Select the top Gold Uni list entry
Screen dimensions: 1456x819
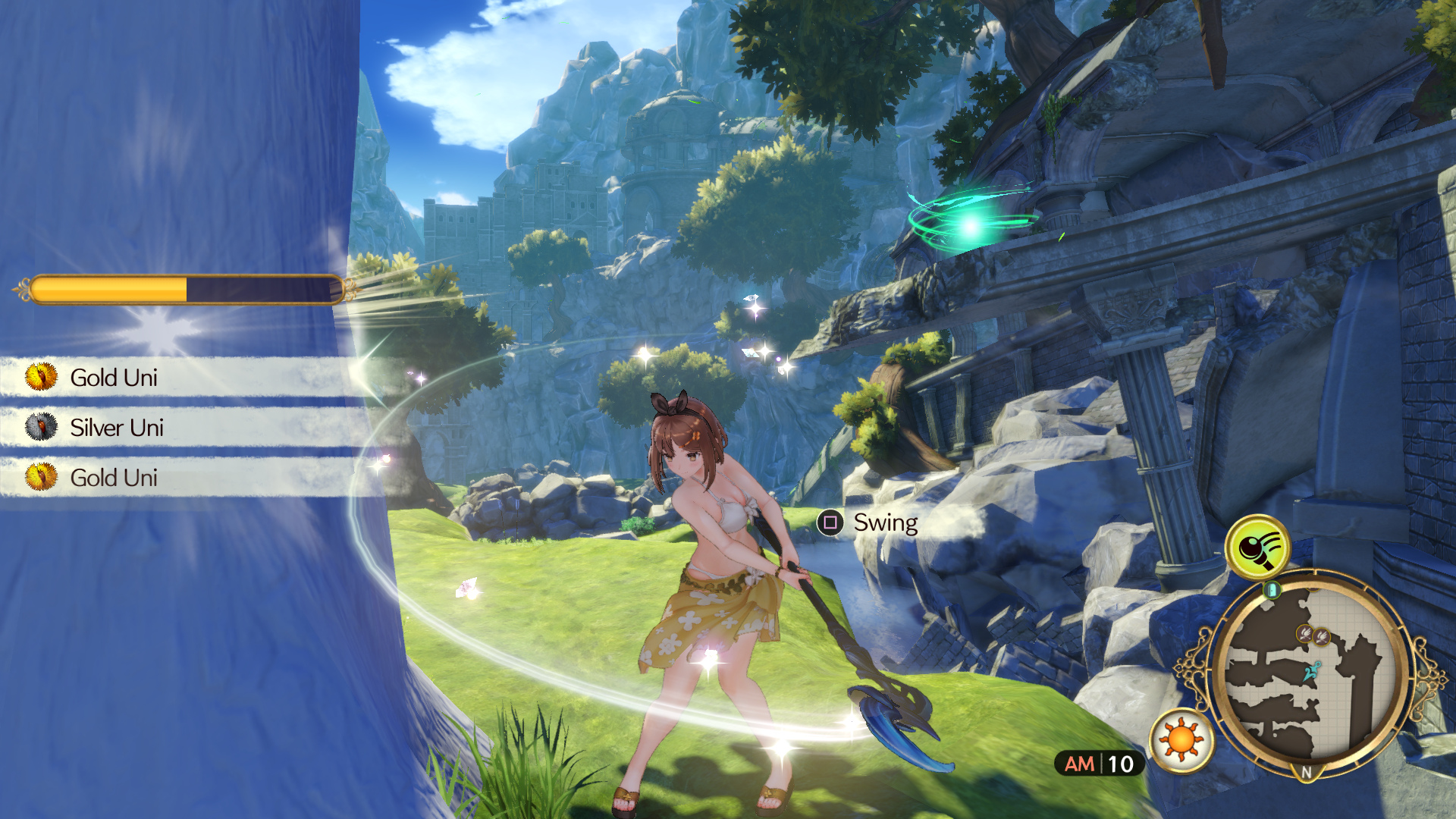pos(114,377)
